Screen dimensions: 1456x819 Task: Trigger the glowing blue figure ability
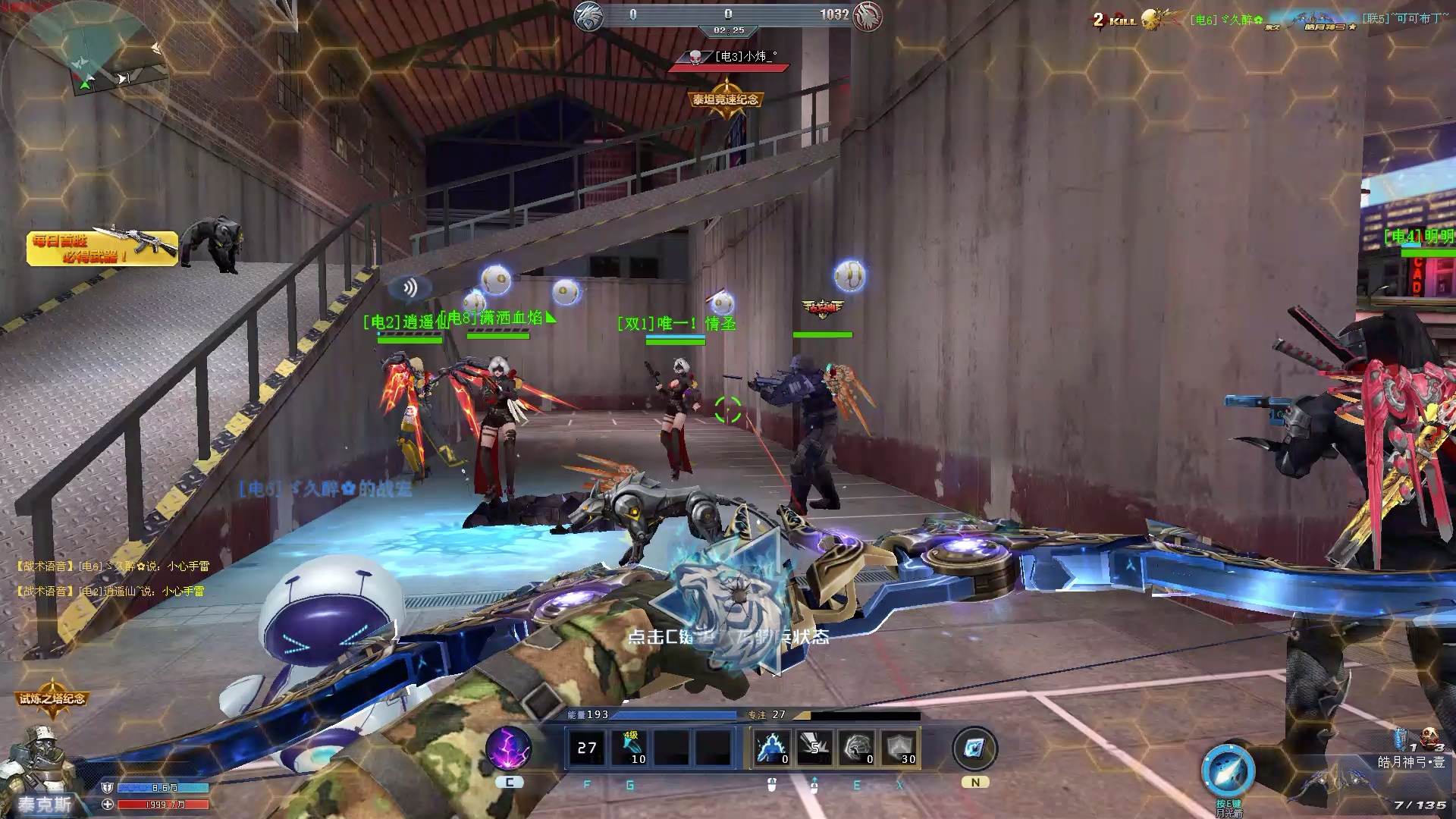(x=773, y=748)
